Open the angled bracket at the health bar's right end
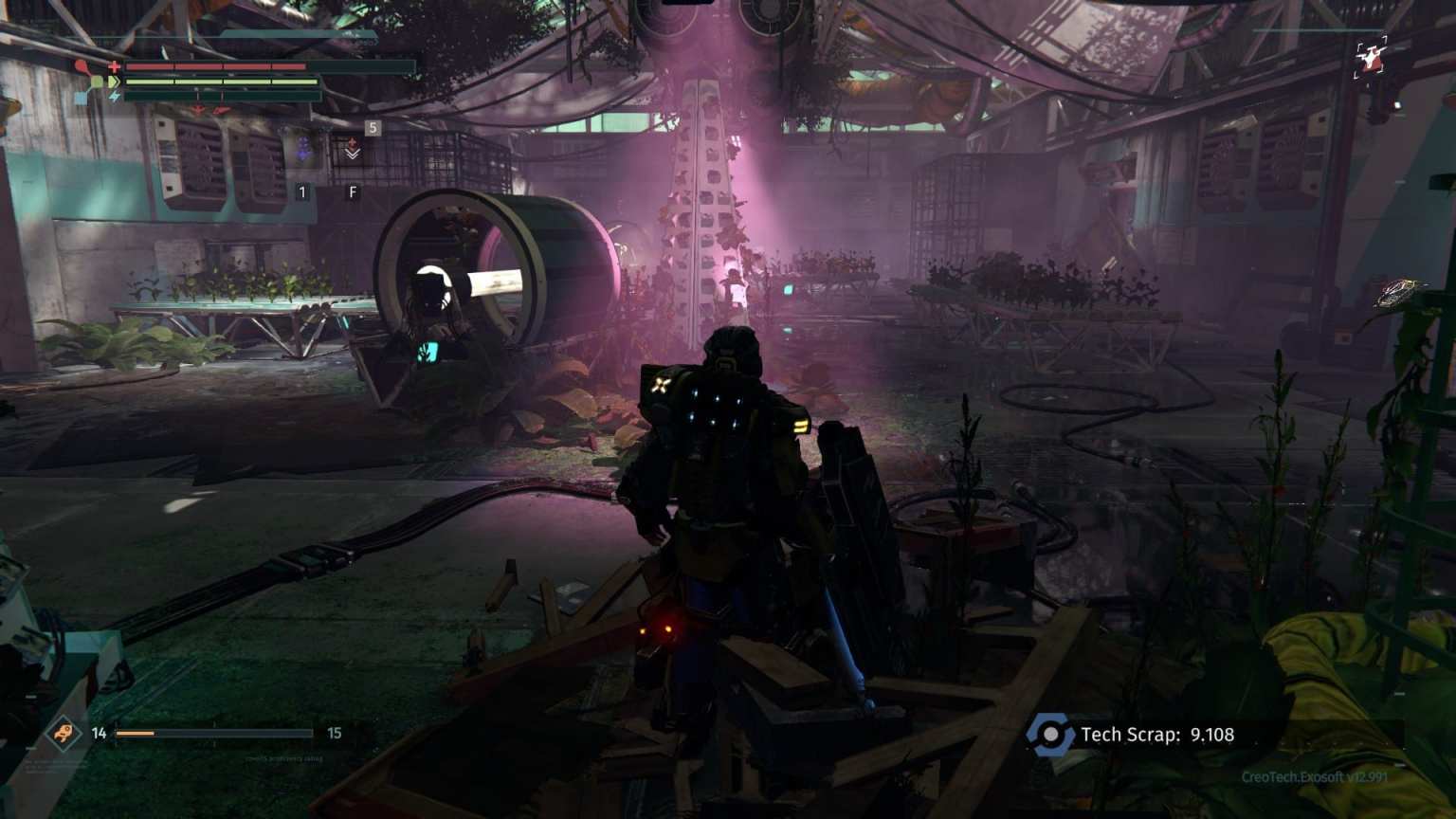The image size is (1456, 819). click(414, 66)
